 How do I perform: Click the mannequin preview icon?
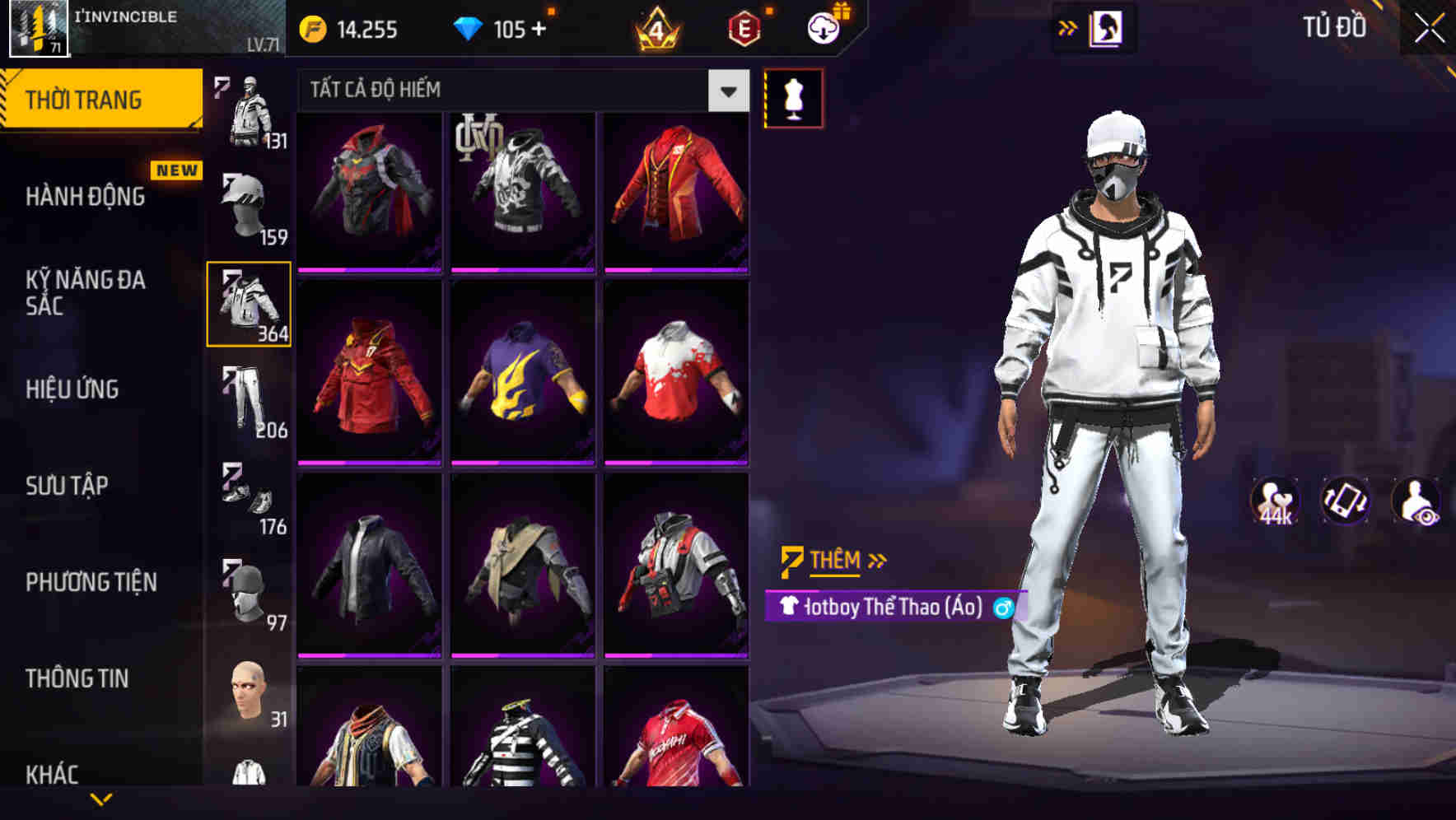pos(793,97)
